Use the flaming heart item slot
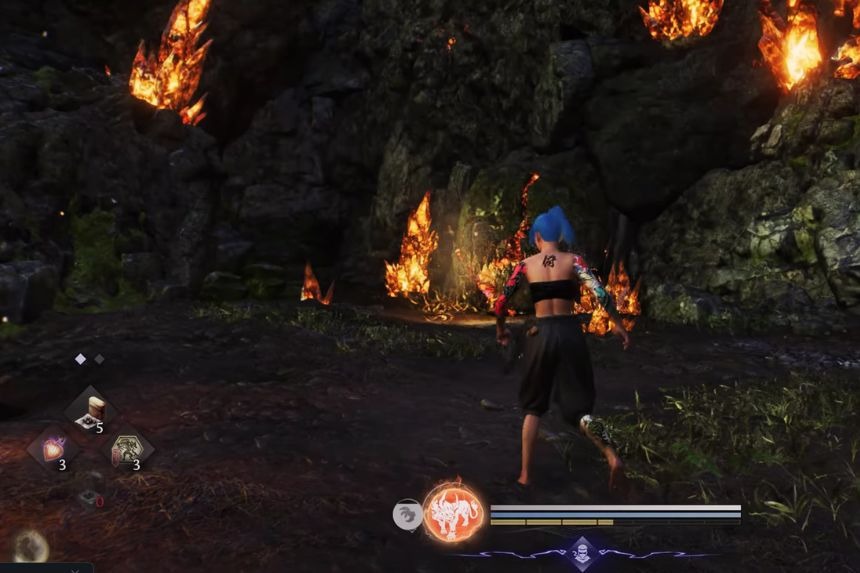This screenshot has height=573, width=860. click(x=52, y=448)
